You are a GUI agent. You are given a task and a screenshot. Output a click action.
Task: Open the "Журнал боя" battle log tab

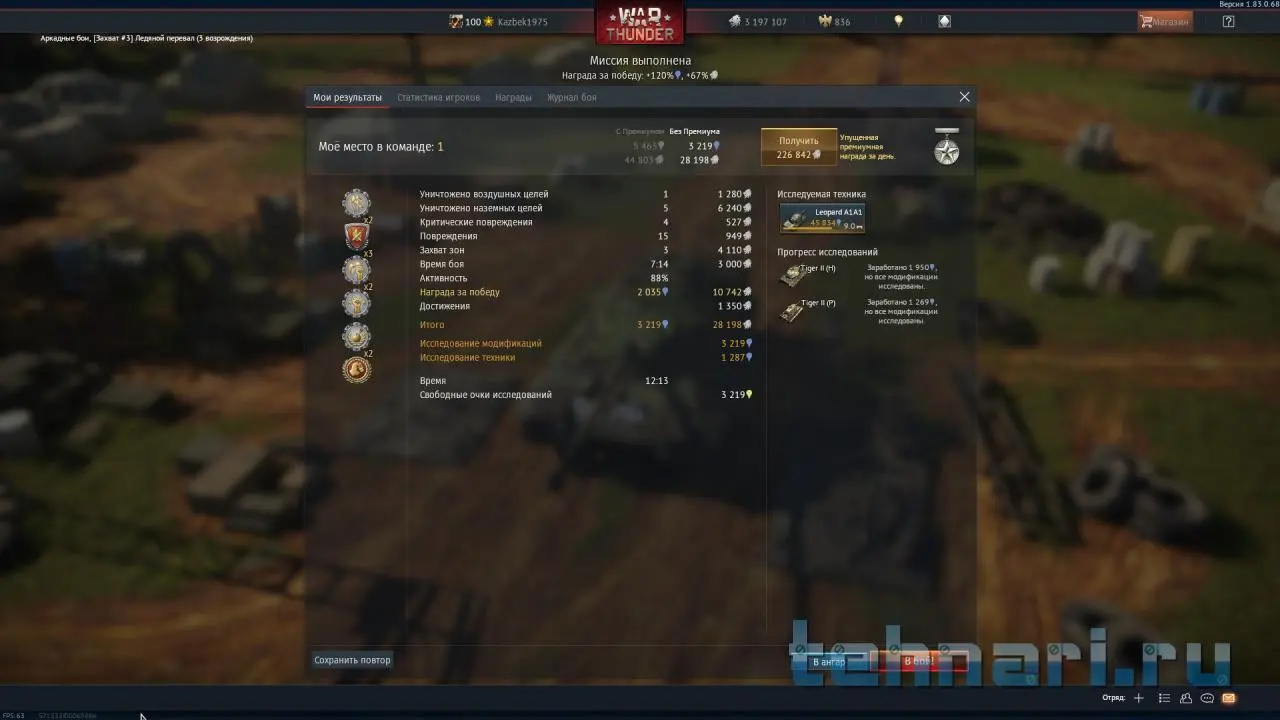point(571,98)
